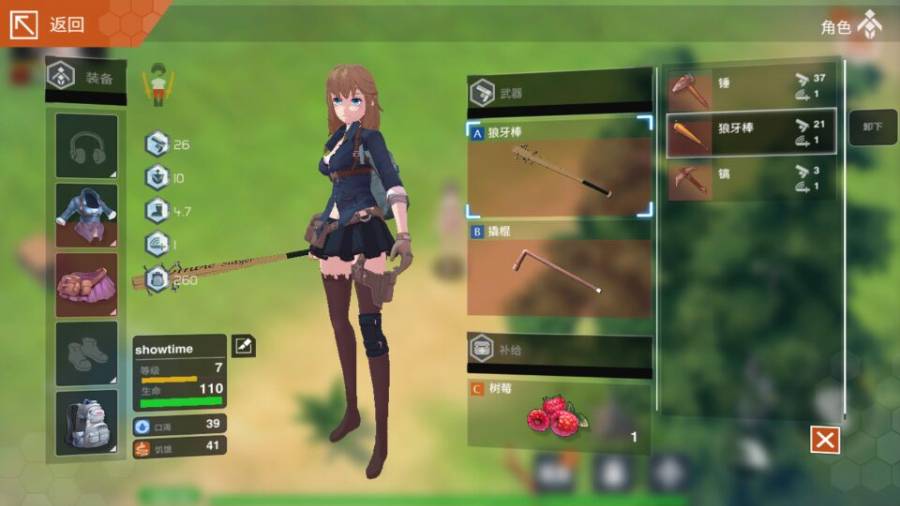
Task: Select the headphones equipment slot
Action: tap(86, 147)
